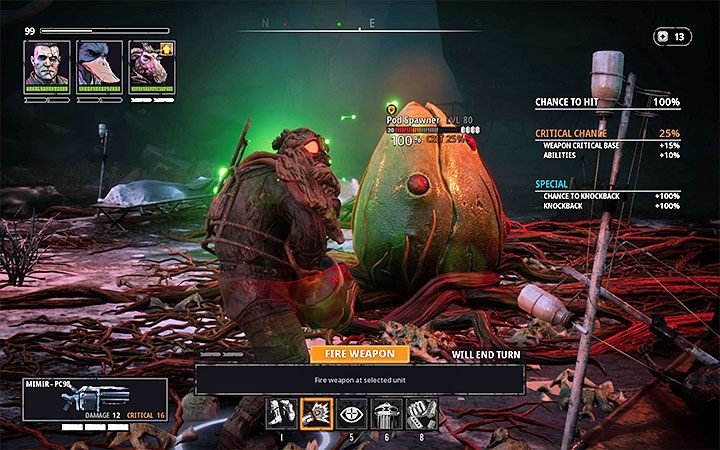
Task: Click the Fire Weapon button
Action: pos(359,353)
